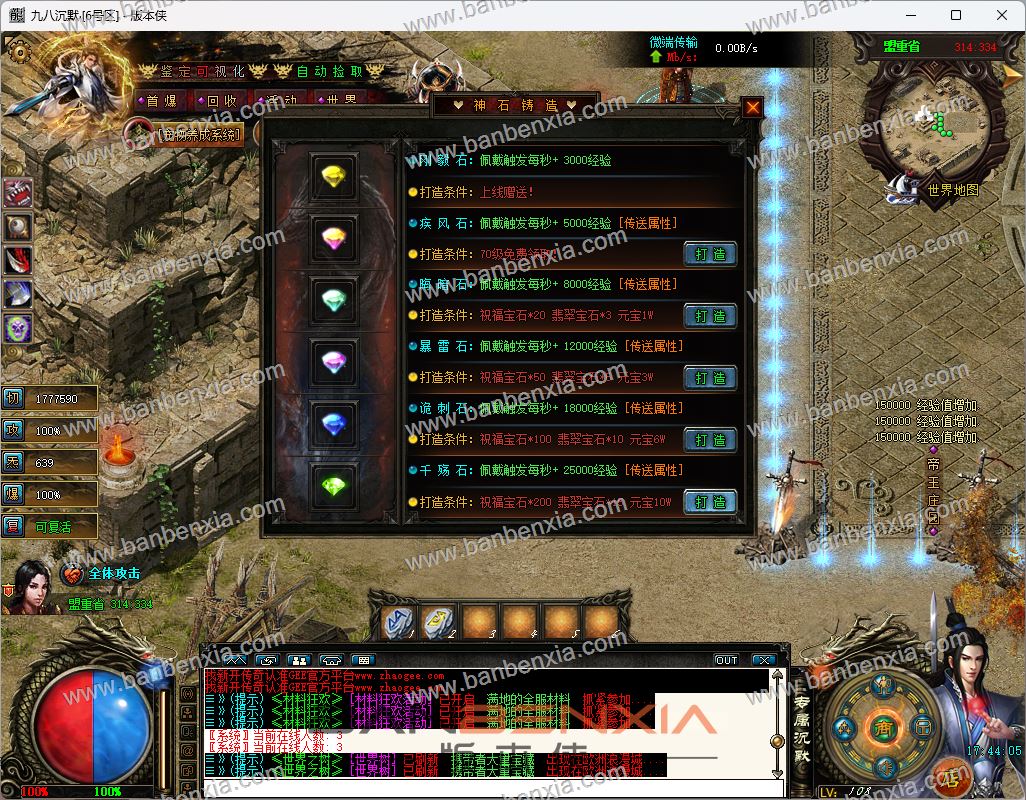Close the 神石铸造 forging window
Viewport: 1026px width, 800px height.
(753, 108)
